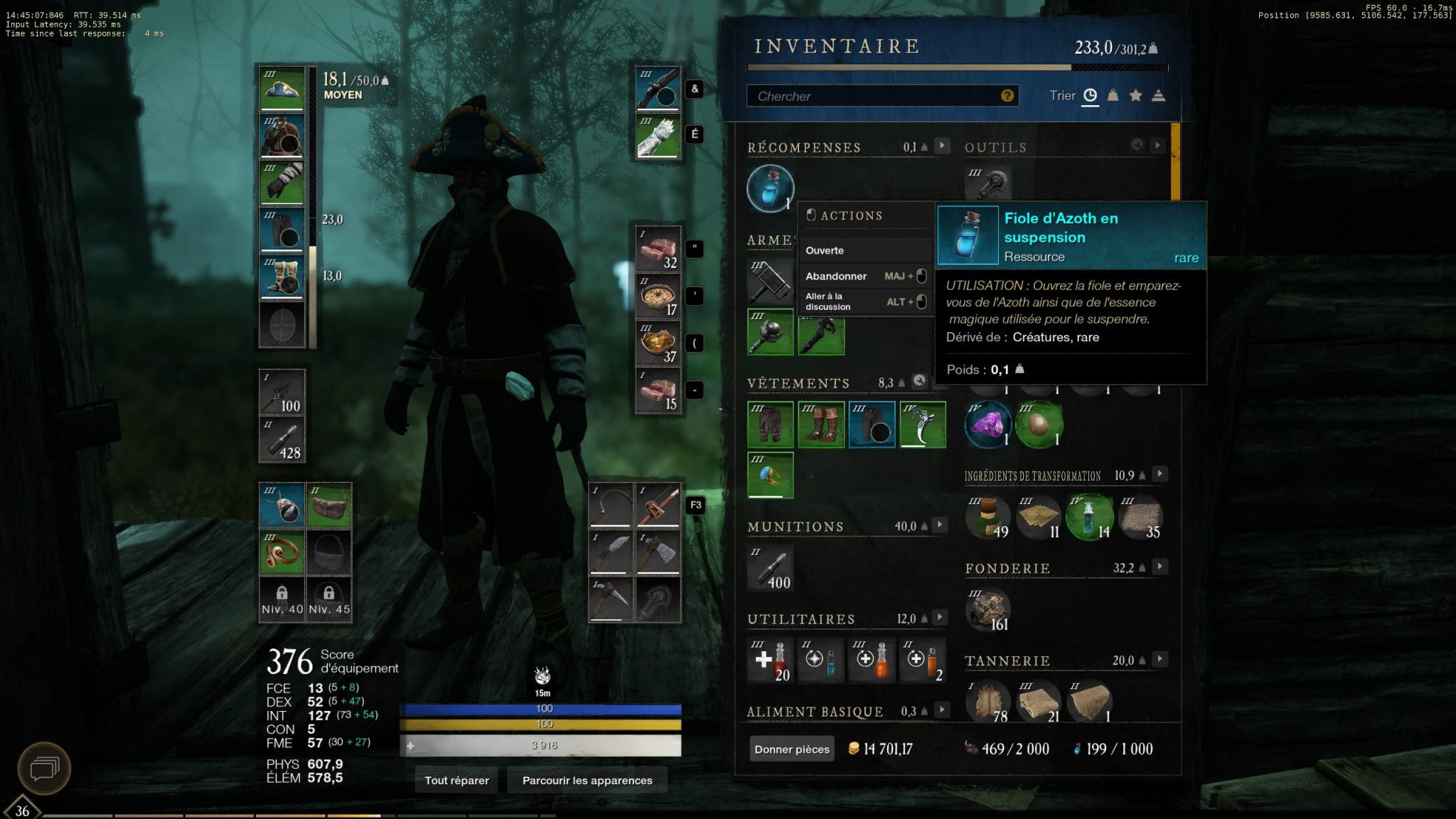Screen dimensions: 1456x819
Task: Click the azoth droplet icon near 199/1000
Action: click(x=1078, y=749)
